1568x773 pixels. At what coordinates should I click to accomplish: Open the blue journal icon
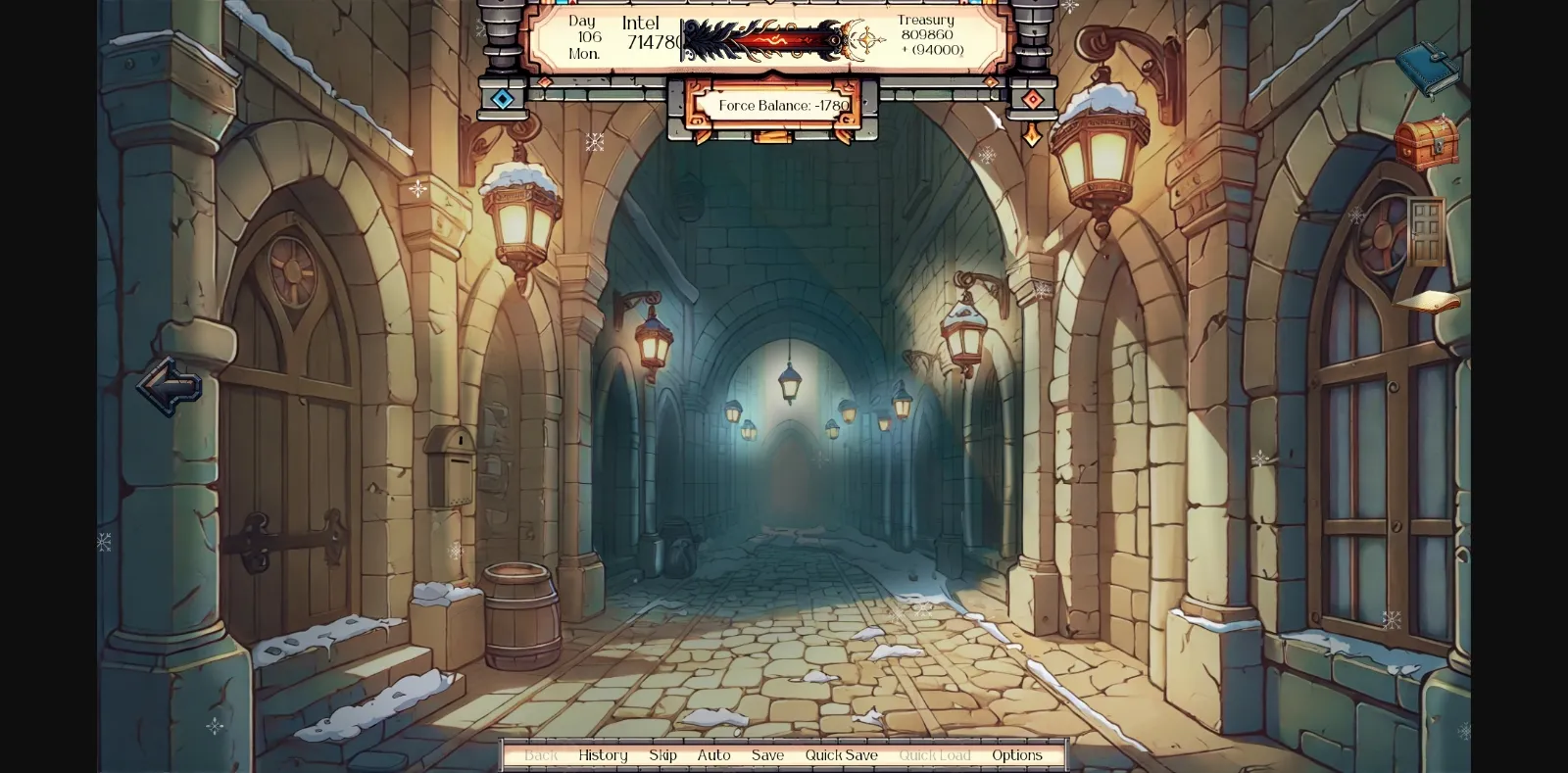coord(1430,66)
